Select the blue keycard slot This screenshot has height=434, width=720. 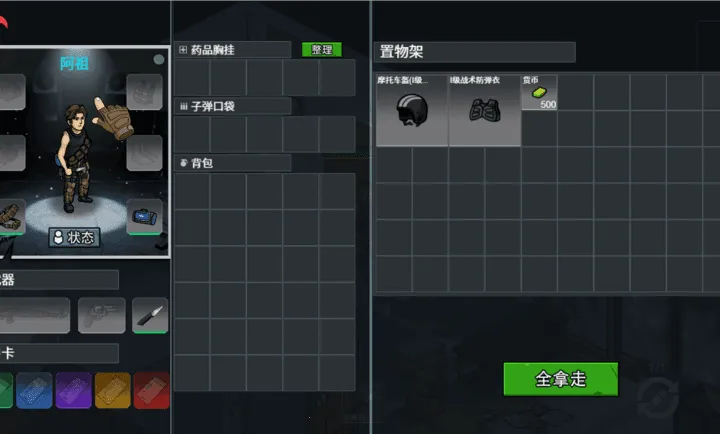34,390
